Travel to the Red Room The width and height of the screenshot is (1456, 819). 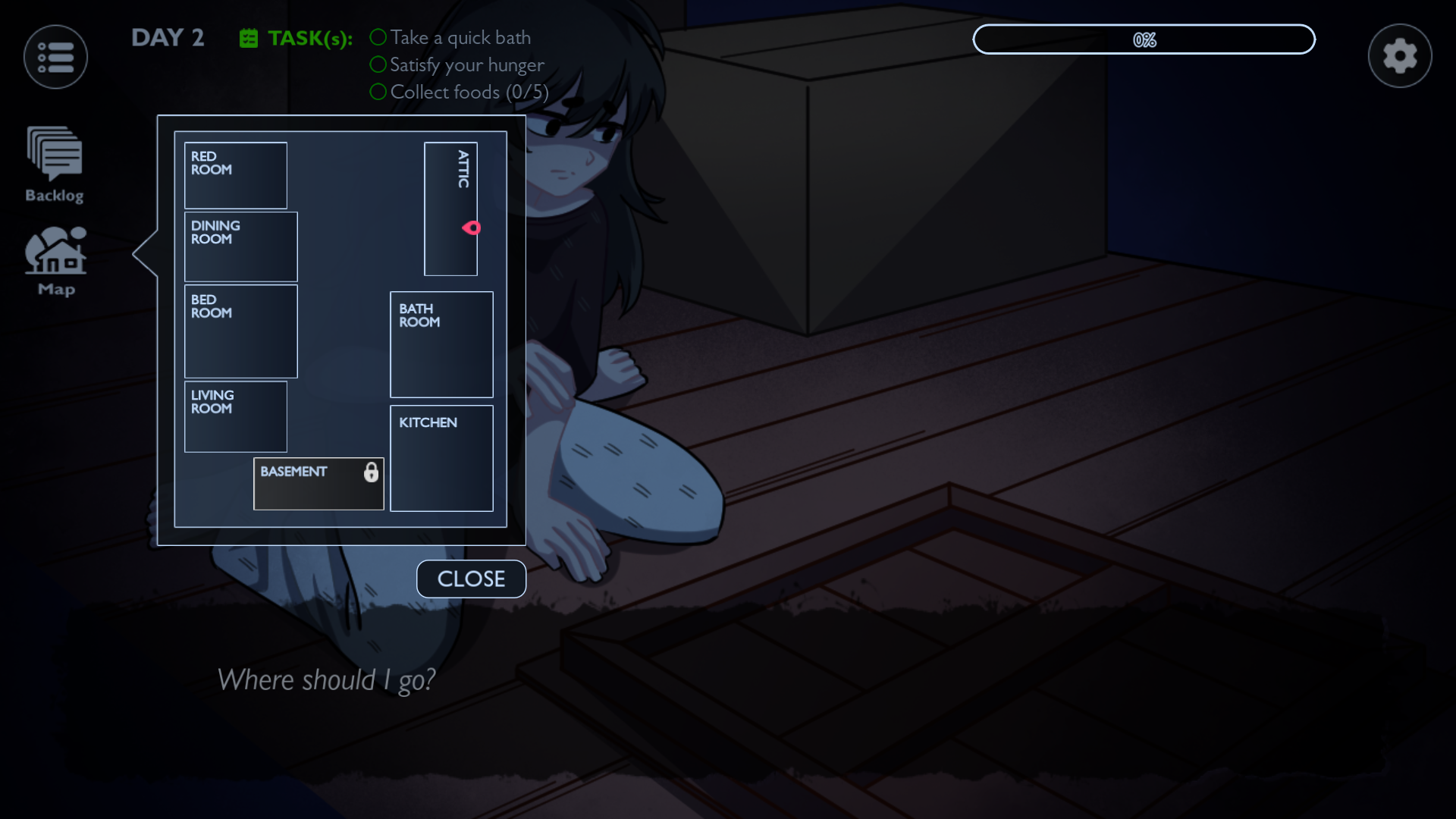235,175
